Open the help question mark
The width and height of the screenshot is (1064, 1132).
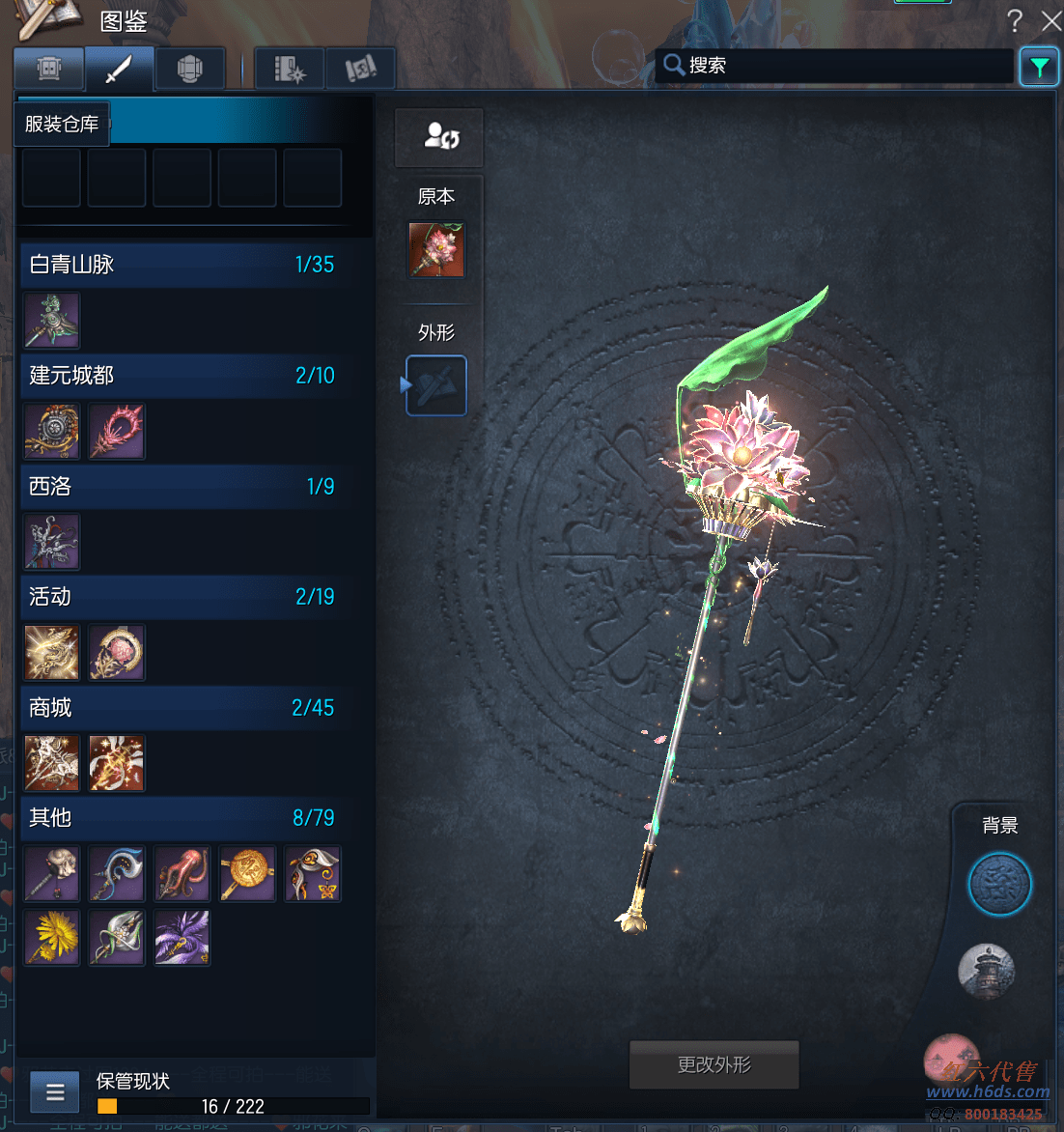pyautogui.click(x=1014, y=20)
